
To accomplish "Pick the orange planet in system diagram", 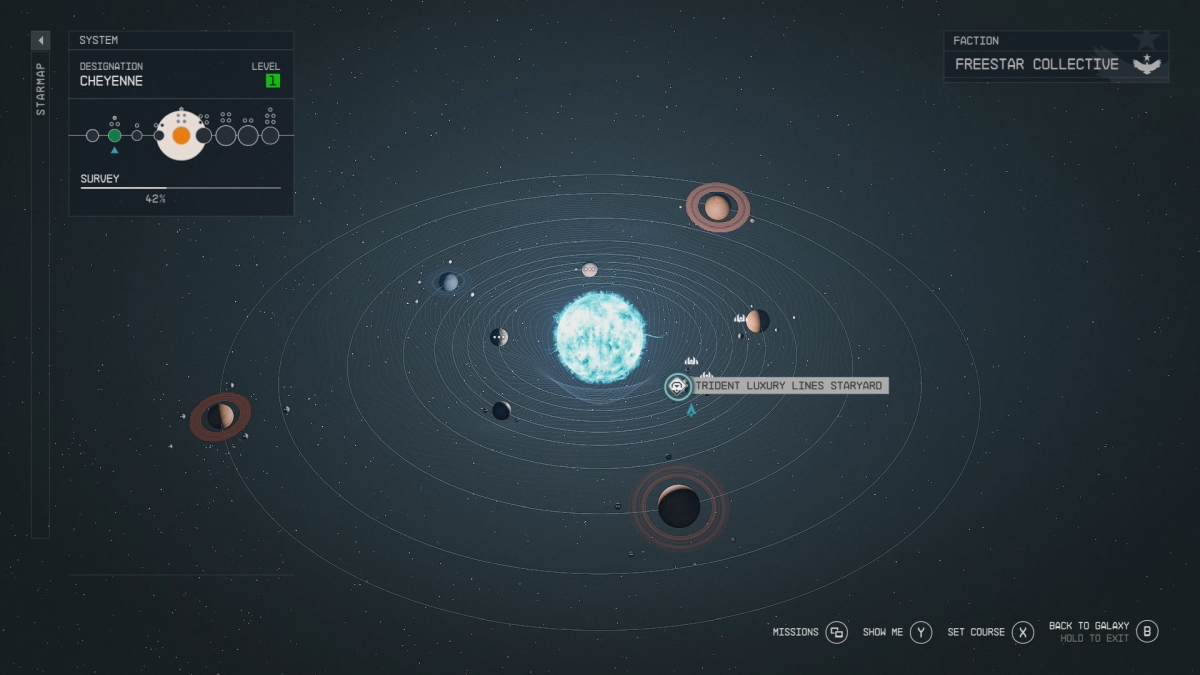I will point(181,135).
